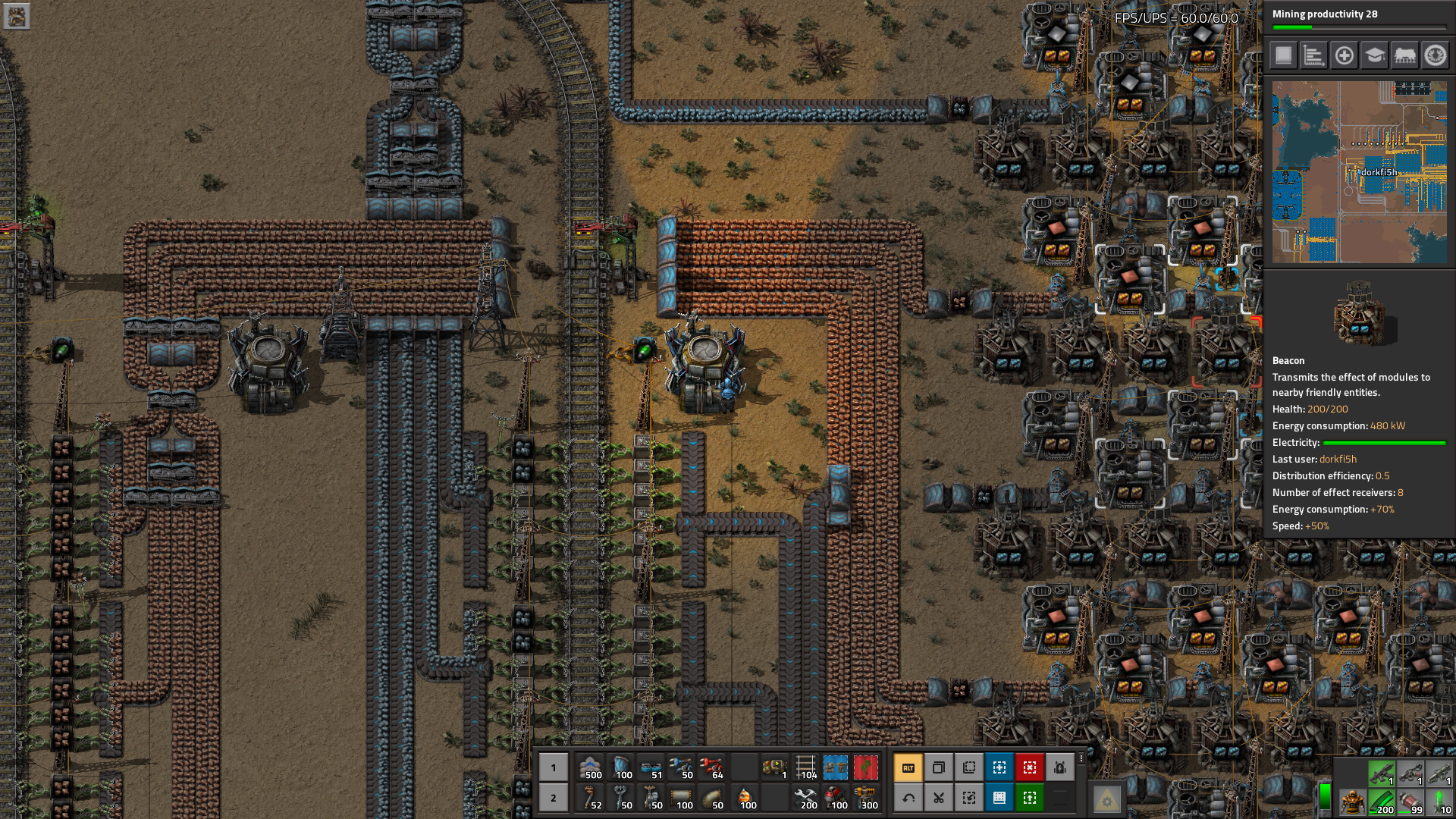Click the last user dorkfi5h name
The height and width of the screenshot is (819, 1456).
(x=1338, y=459)
